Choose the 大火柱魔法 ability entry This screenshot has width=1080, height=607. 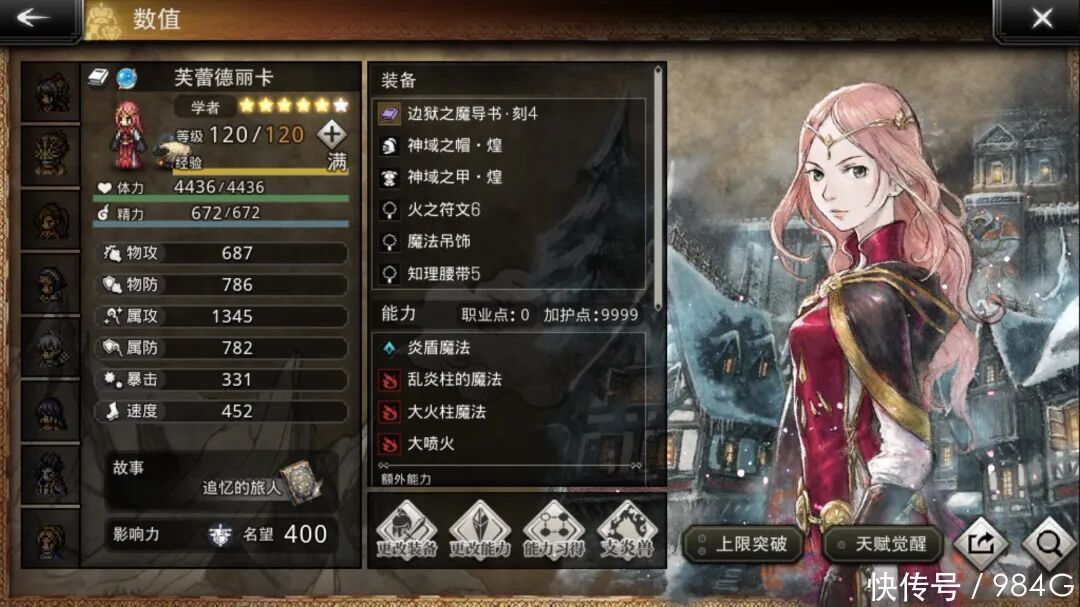510,412
